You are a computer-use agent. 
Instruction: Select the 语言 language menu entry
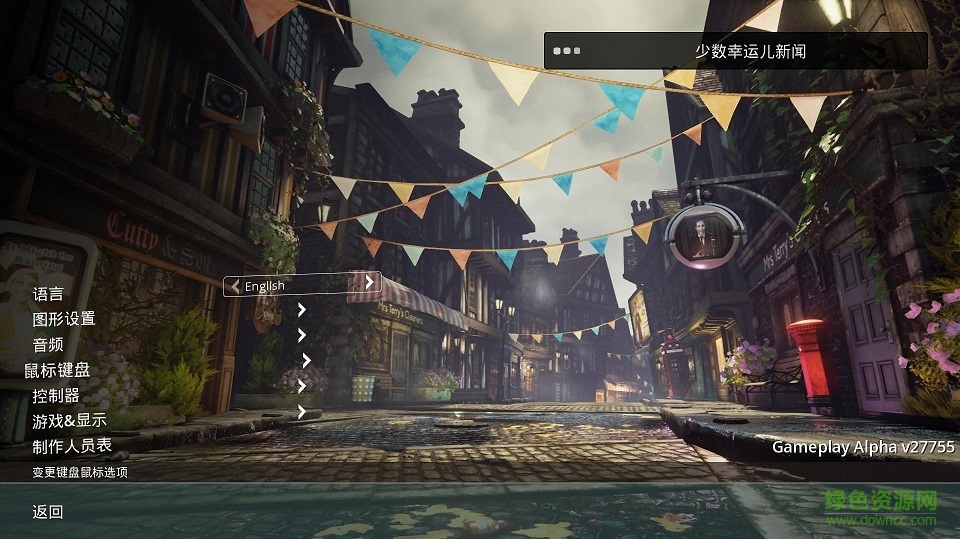point(48,294)
